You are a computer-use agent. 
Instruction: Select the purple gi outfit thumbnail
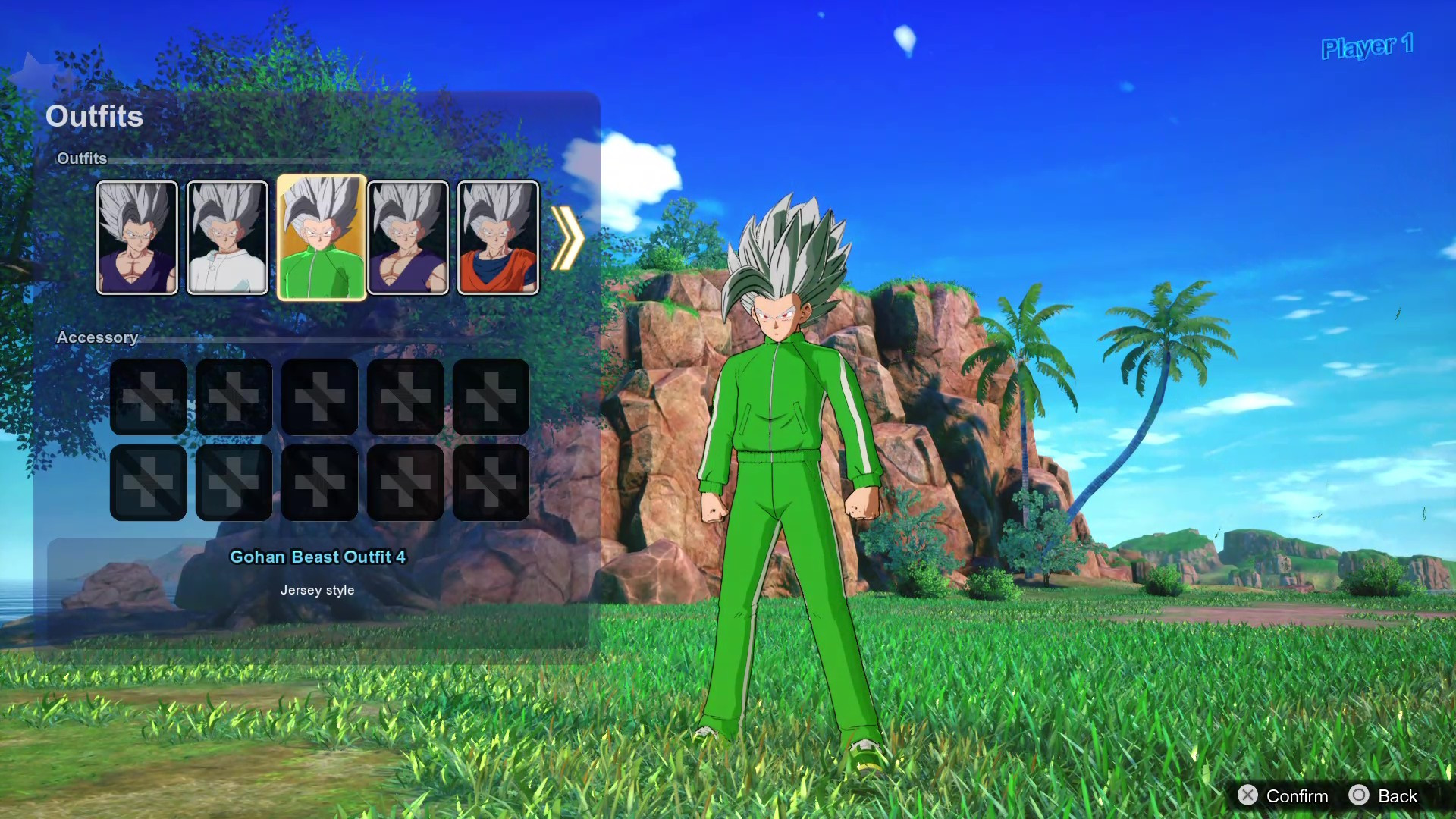pyautogui.click(x=137, y=238)
